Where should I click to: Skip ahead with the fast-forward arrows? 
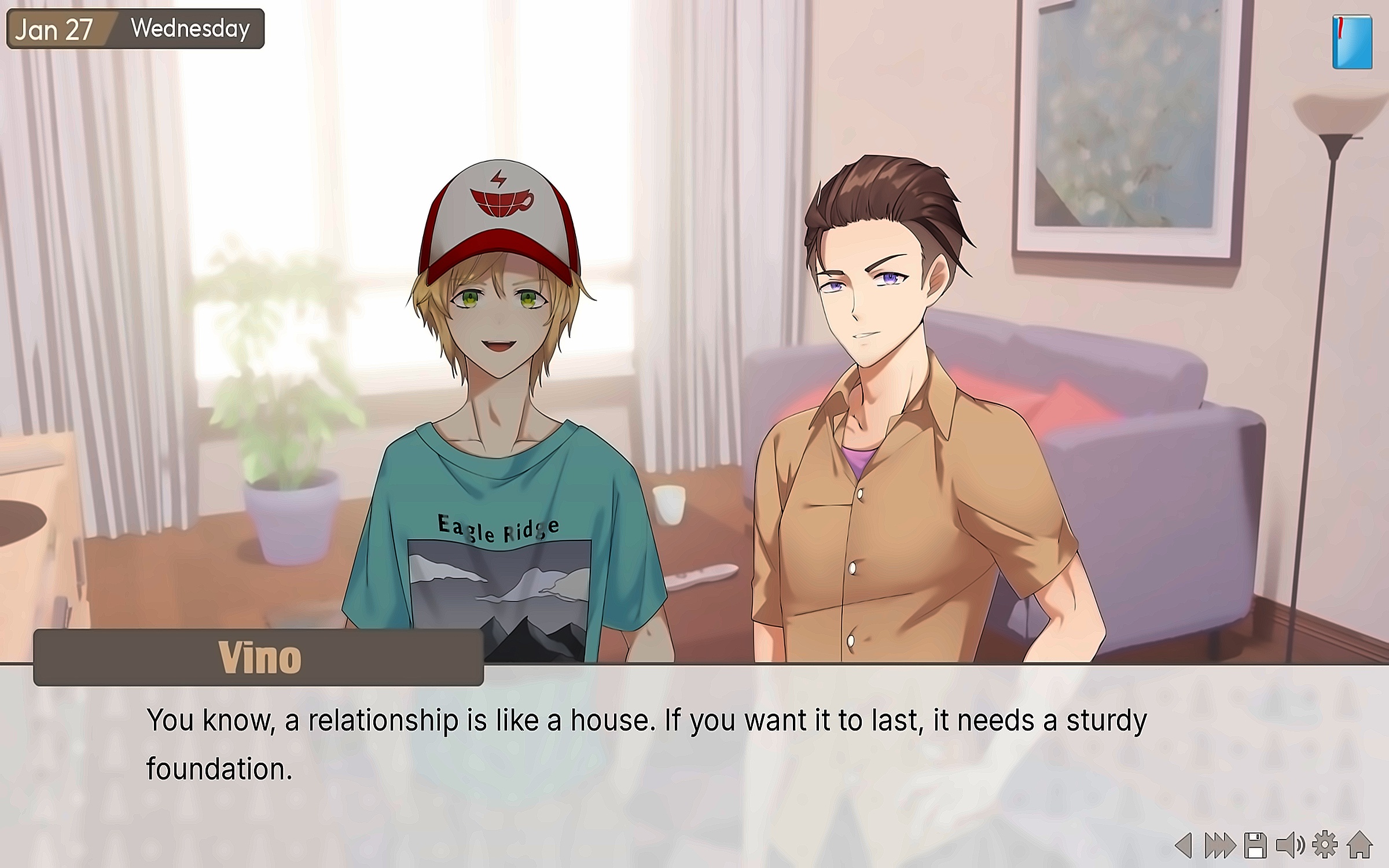point(1219,845)
